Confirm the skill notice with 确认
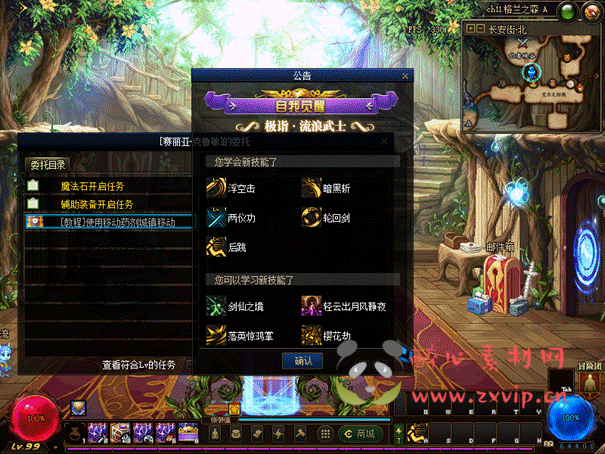Image resolution: width=605 pixels, height=454 pixels. [302, 361]
